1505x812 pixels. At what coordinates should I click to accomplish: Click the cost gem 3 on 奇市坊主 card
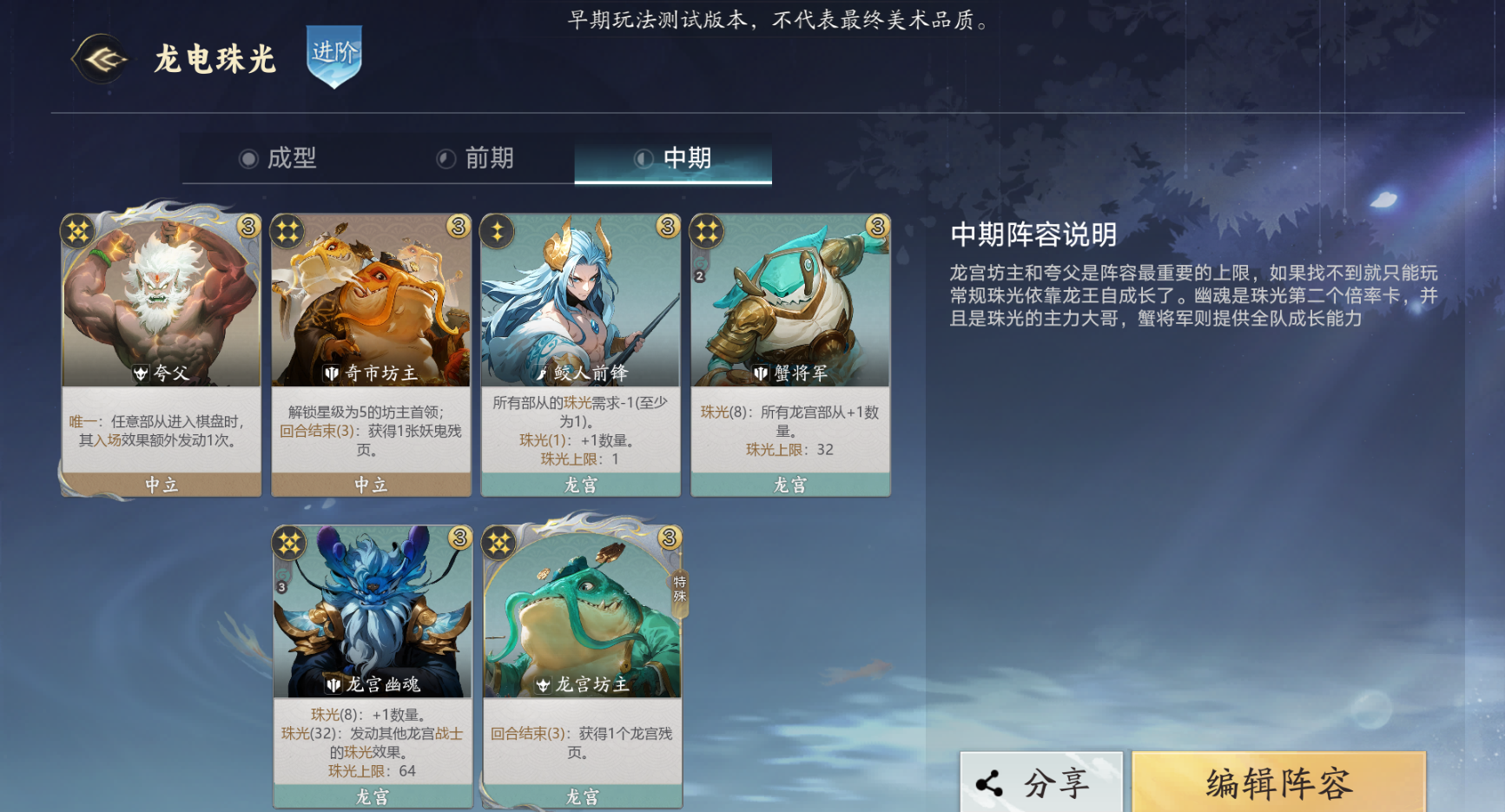[457, 228]
